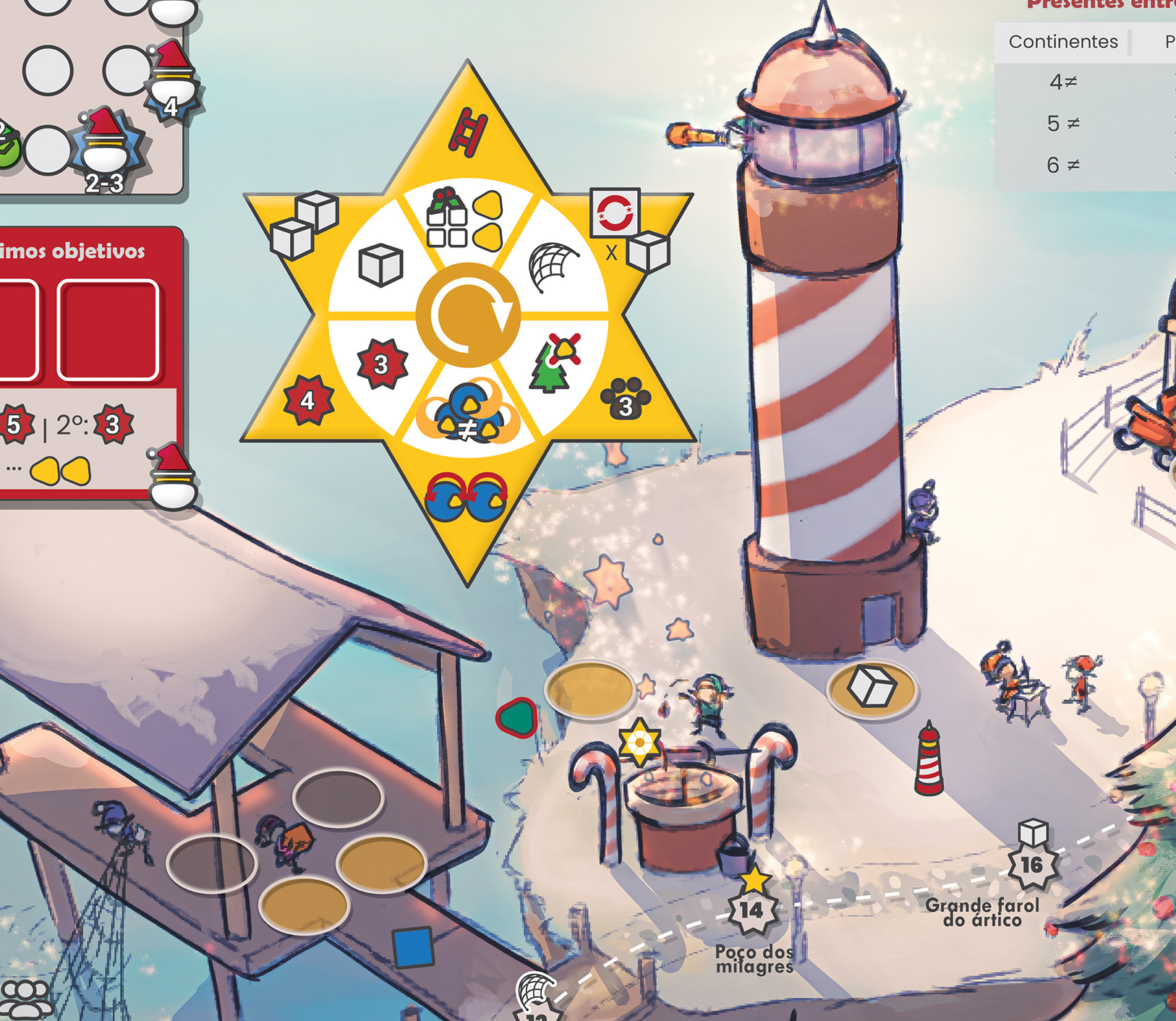Pick the green triangle token

517,717
